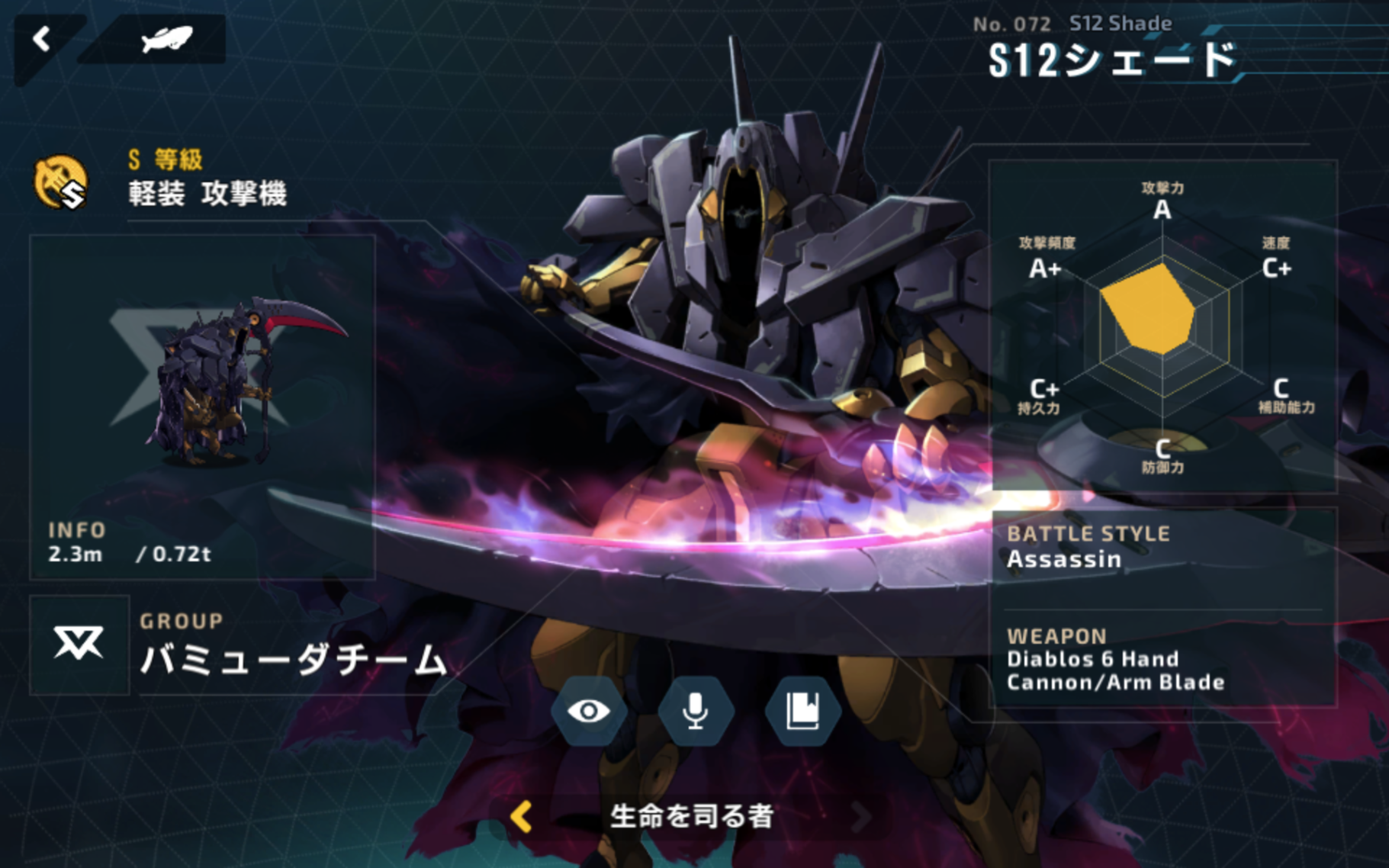Click the S-rank light attacker badge
1389x868 pixels.
pyautogui.click(x=61, y=182)
